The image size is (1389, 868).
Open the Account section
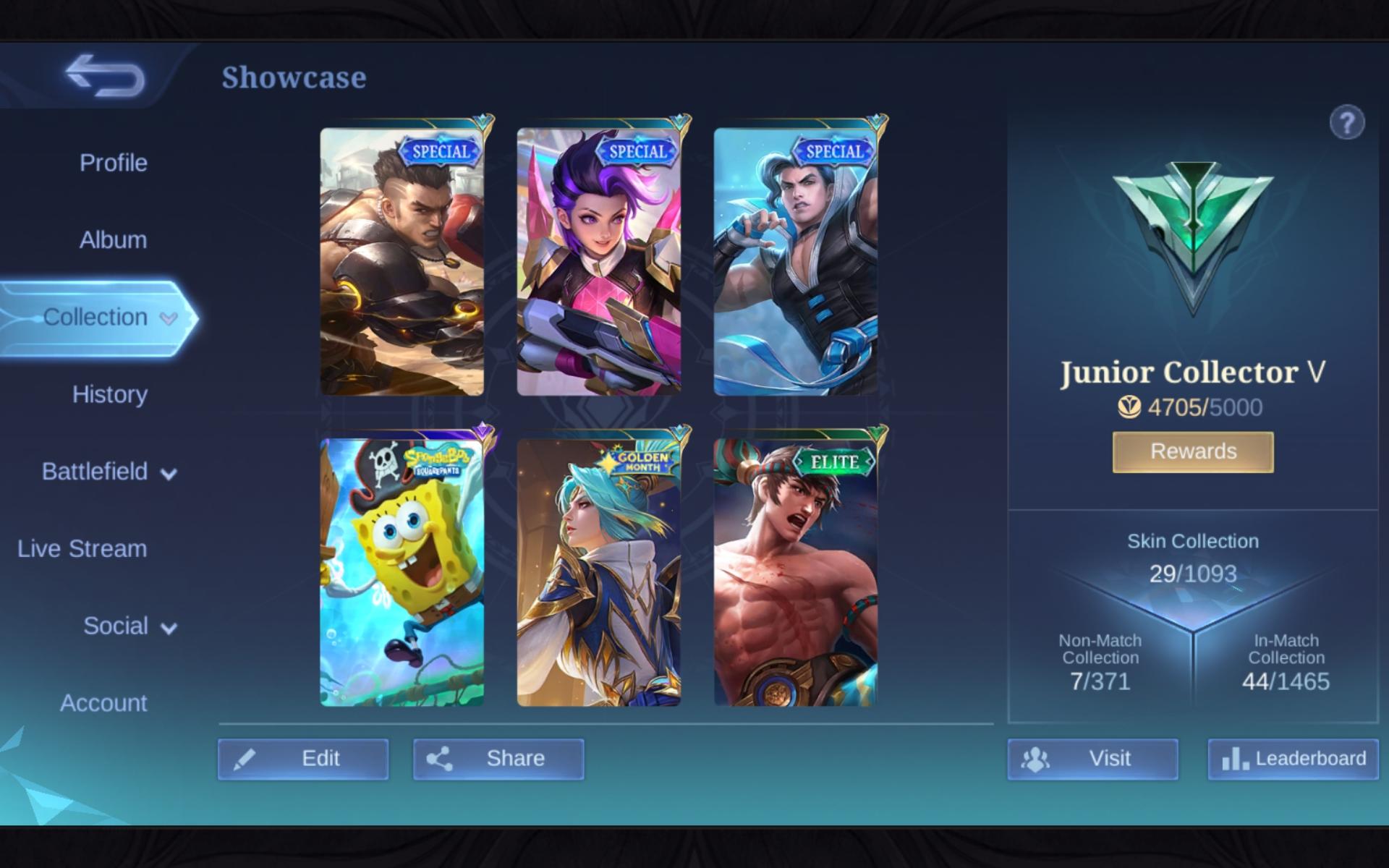tap(103, 702)
